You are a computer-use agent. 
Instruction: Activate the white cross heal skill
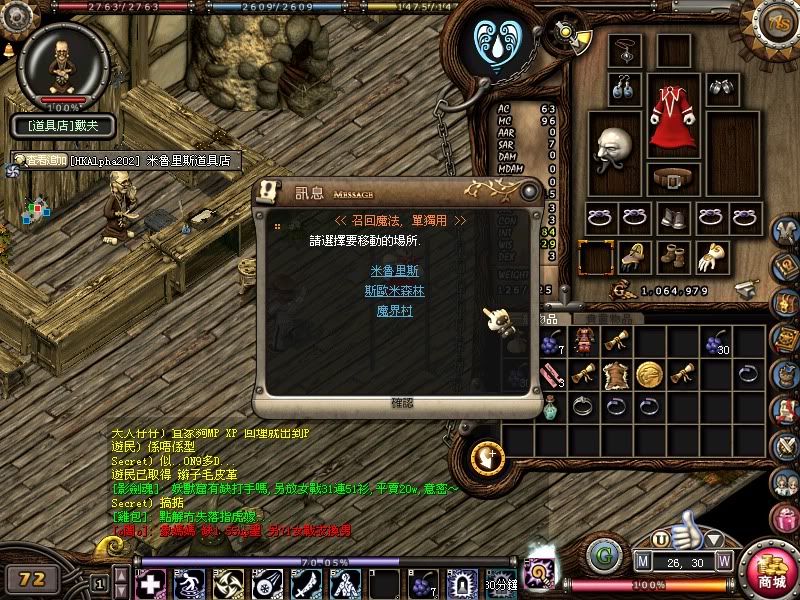pos(151,584)
